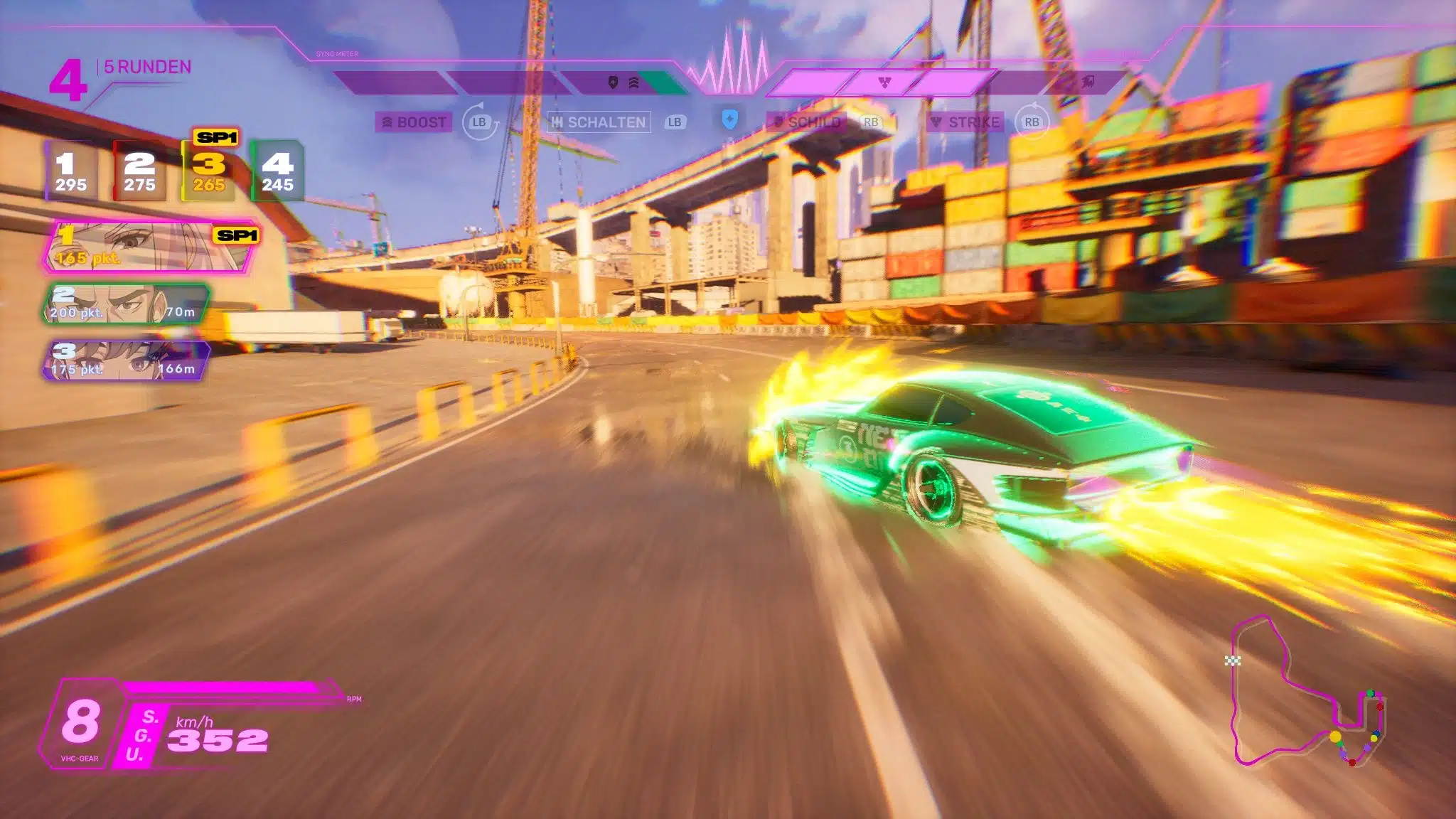
Task: Click the green team tile with 245 points
Action: (x=277, y=172)
